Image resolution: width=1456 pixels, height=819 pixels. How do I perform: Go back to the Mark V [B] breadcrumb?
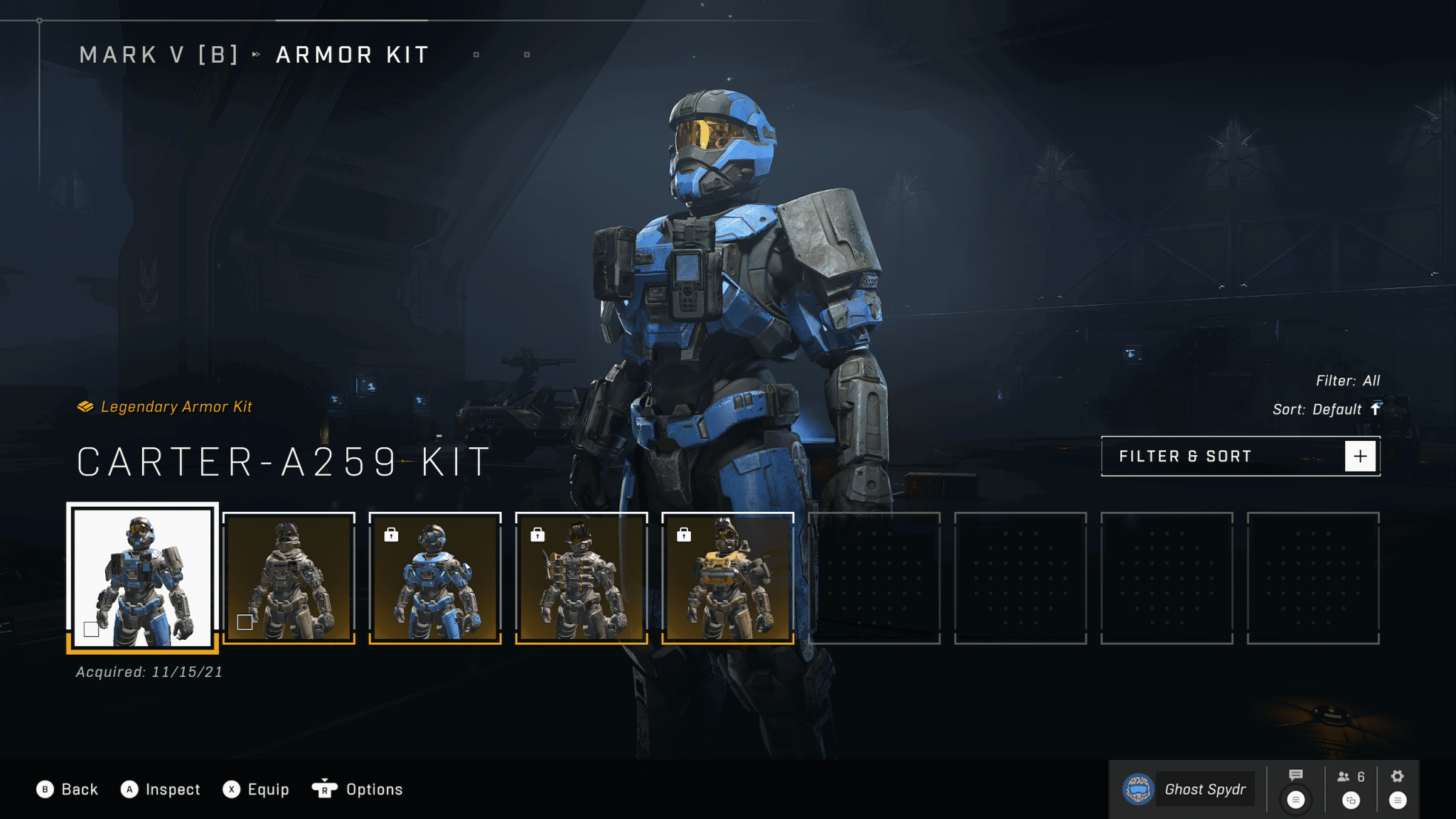pos(159,55)
